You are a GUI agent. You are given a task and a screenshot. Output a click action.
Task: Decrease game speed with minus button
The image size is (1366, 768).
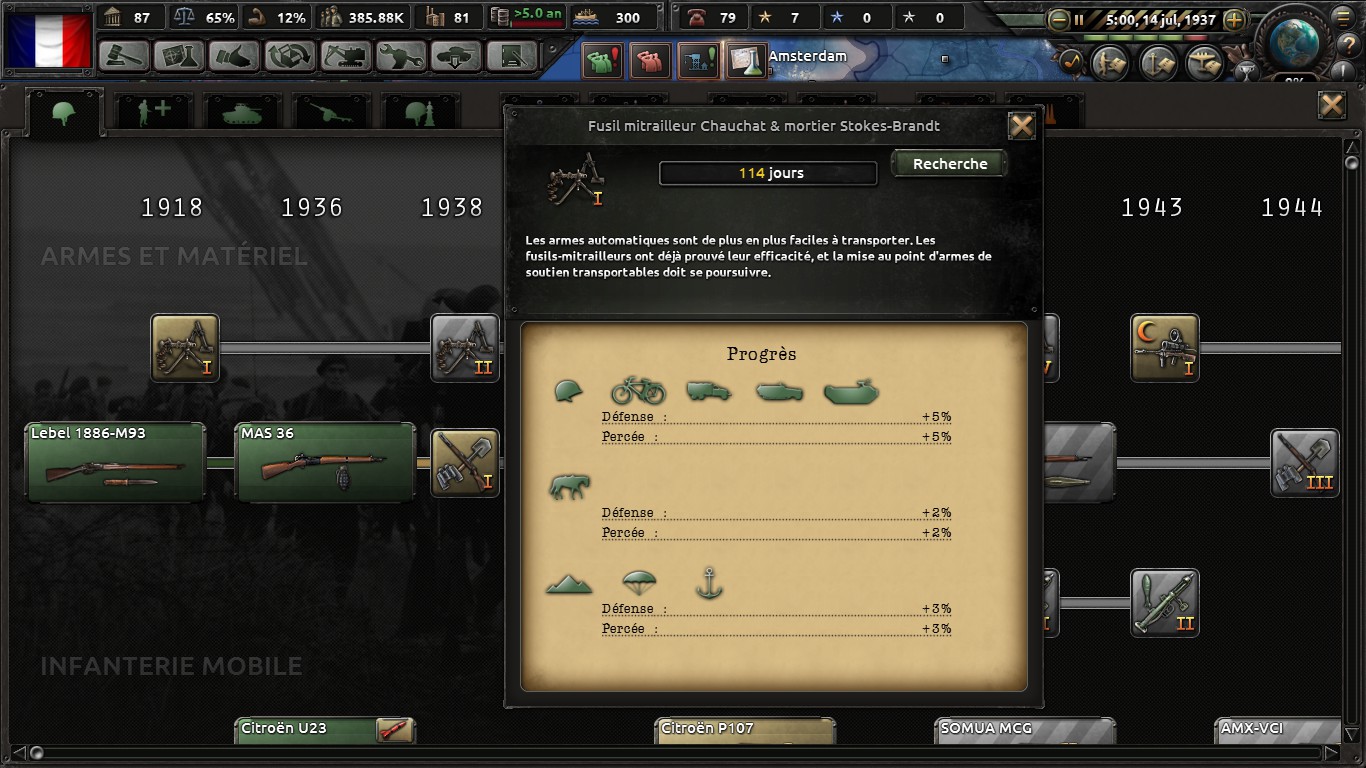(x=1058, y=19)
